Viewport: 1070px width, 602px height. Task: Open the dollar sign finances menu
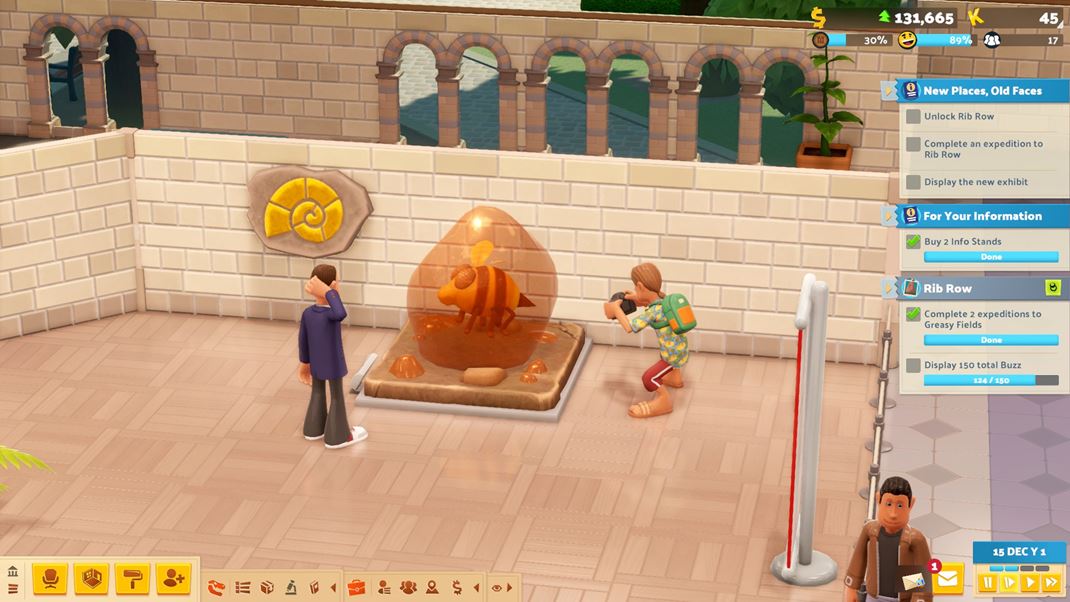coord(457,587)
